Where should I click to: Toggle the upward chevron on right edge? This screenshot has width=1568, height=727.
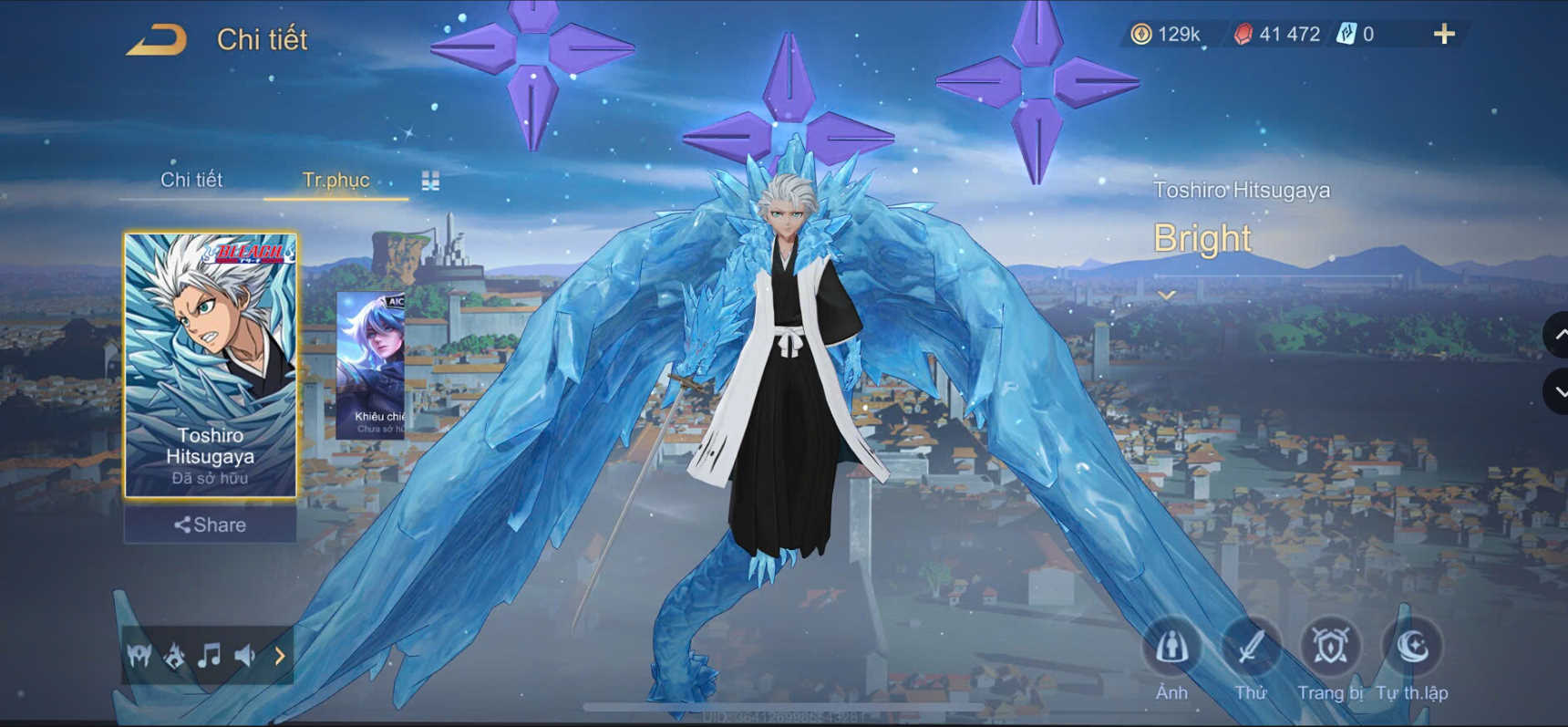coord(1558,336)
